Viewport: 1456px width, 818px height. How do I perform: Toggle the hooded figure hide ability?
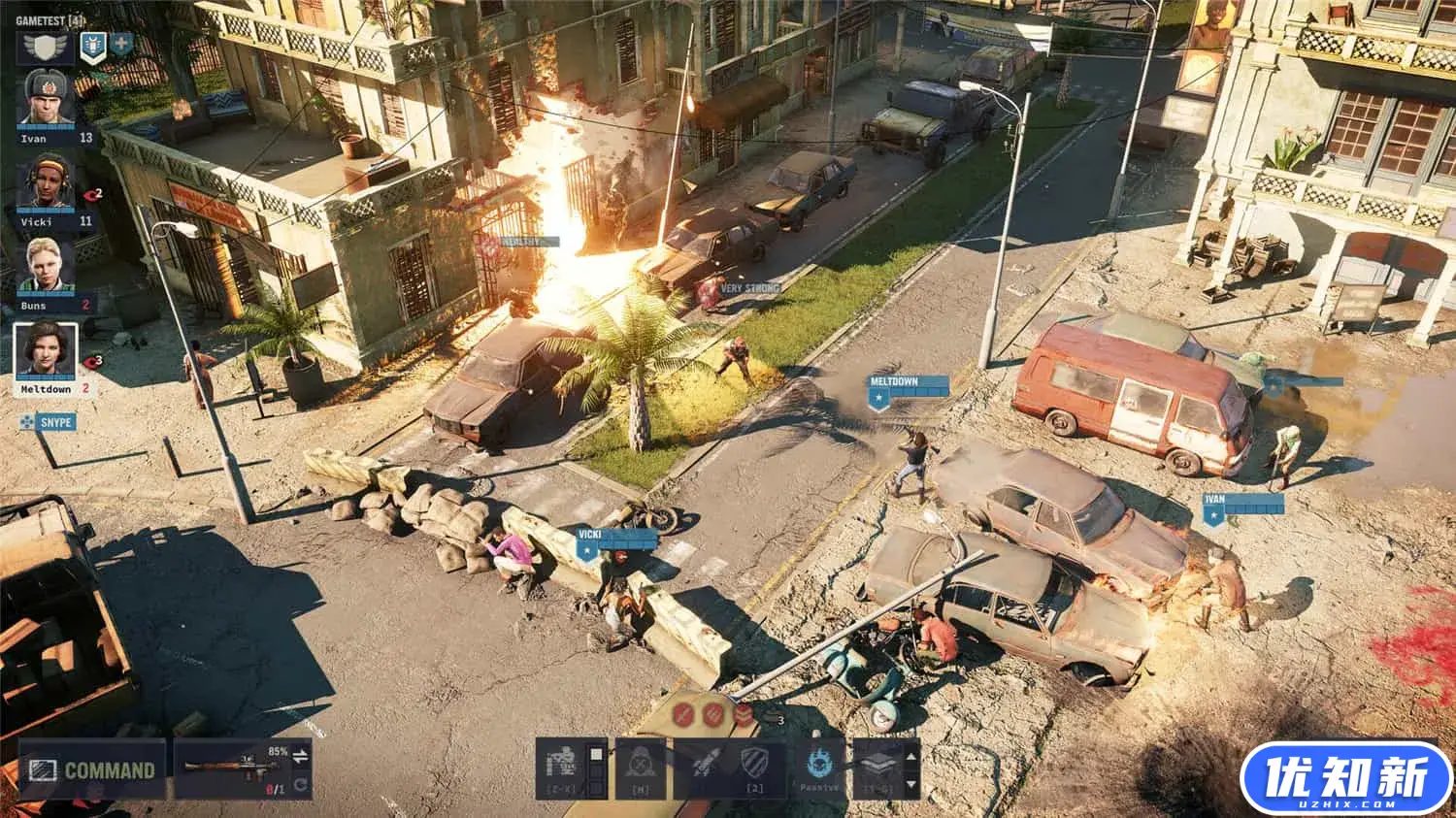pyautogui.click(x=642, y=767)
